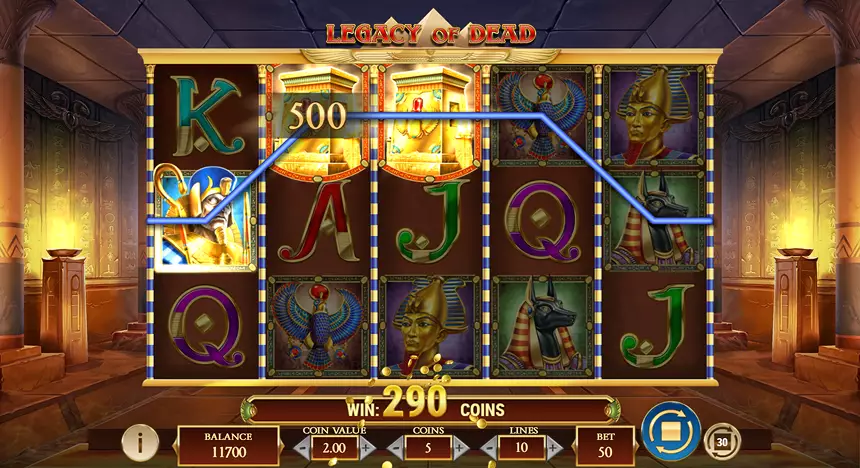This screenshot has width=860, height=468.
Task: Reduce the number of coins
Action: coord(394,447)
